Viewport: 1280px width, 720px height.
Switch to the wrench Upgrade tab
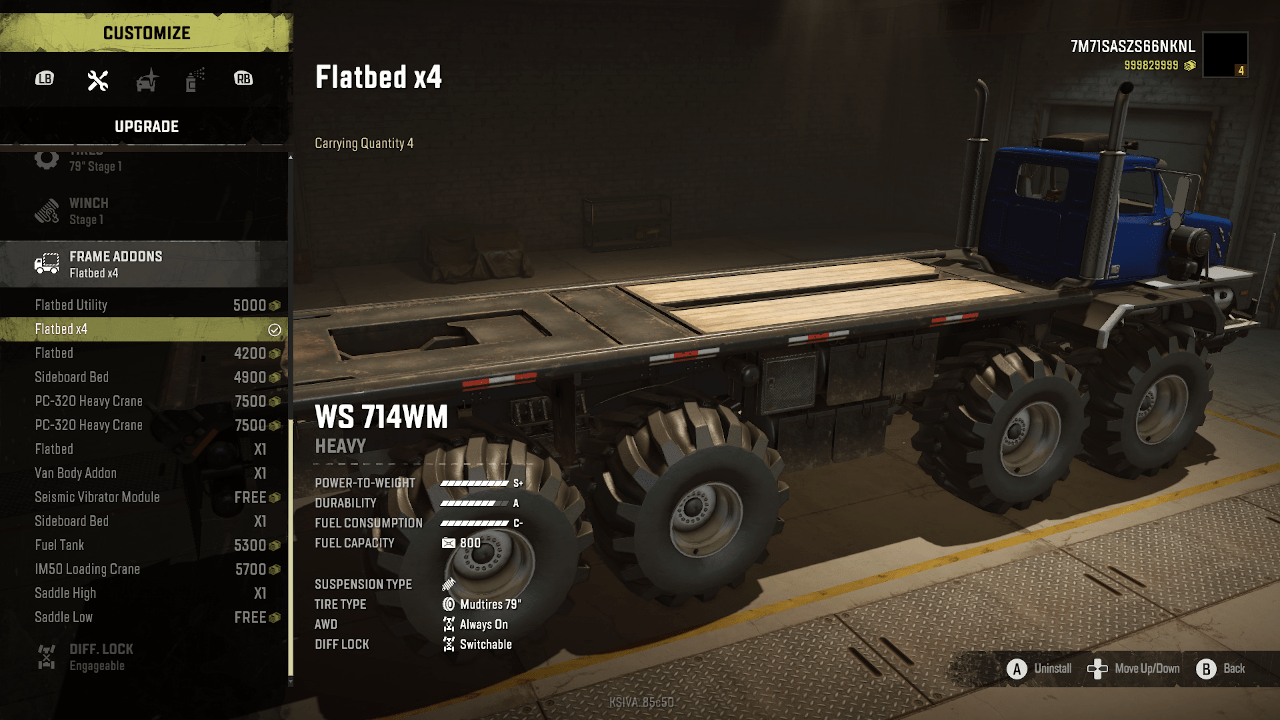point(98,81)
